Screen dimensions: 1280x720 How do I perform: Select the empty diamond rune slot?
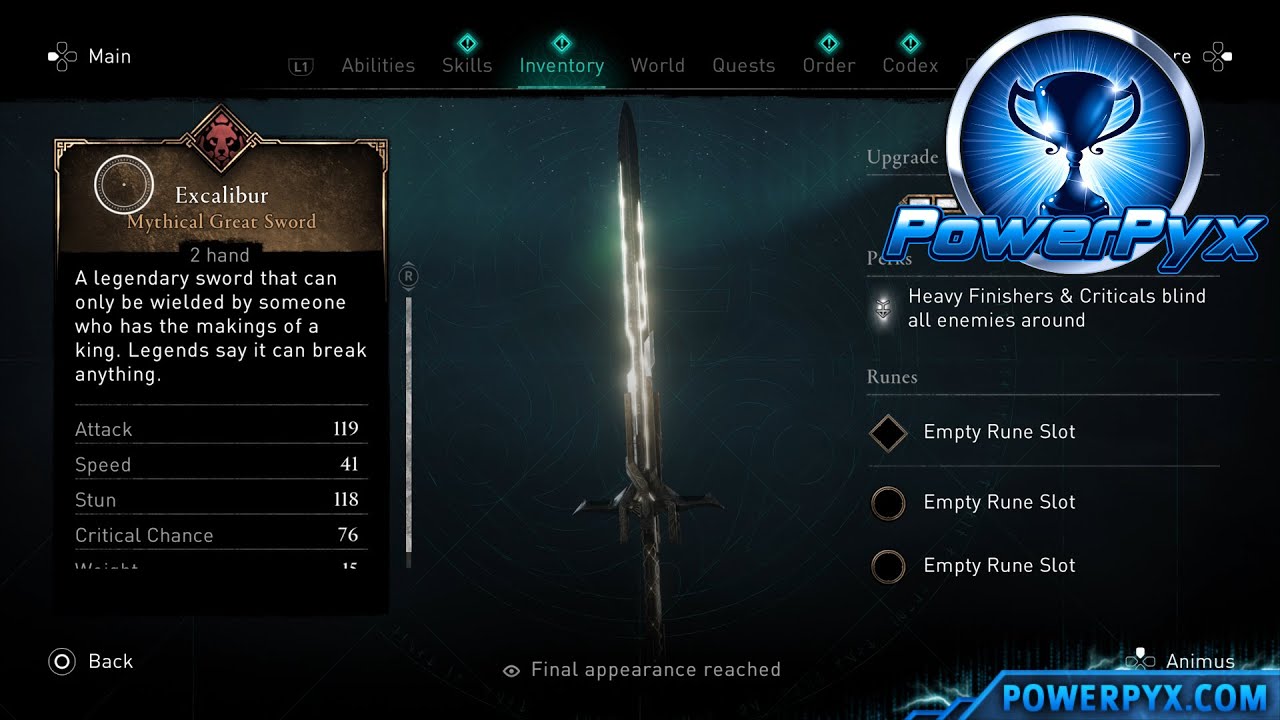(888, 432)
